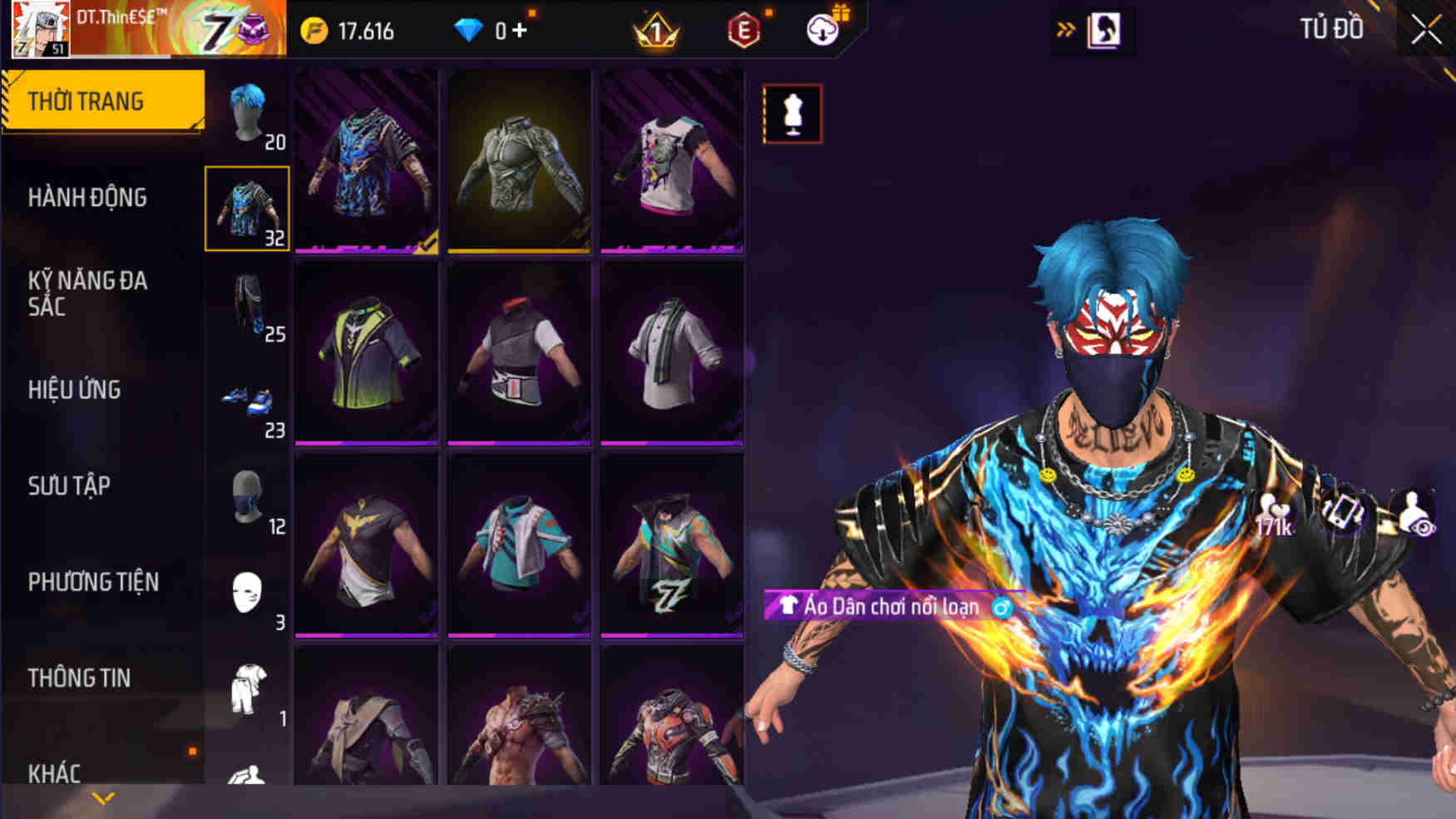Image resolution: width=1456 pixels, height=819 pixels.
Task: Select the white wolf graphic t-shirt
Action: point(672,160)
